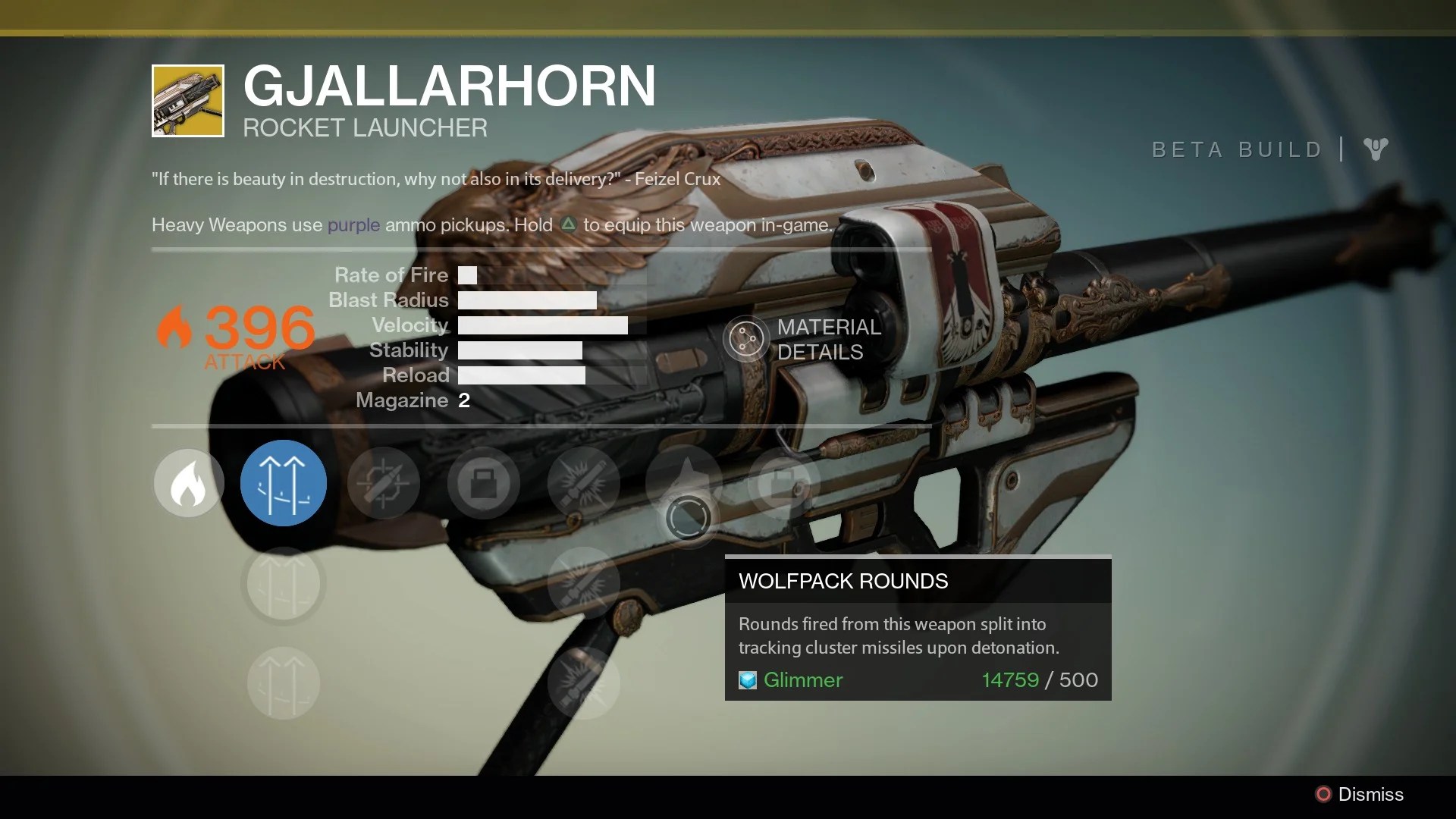Click the Gjallarhorn weapon thumbnail

(x=187, y=99)
